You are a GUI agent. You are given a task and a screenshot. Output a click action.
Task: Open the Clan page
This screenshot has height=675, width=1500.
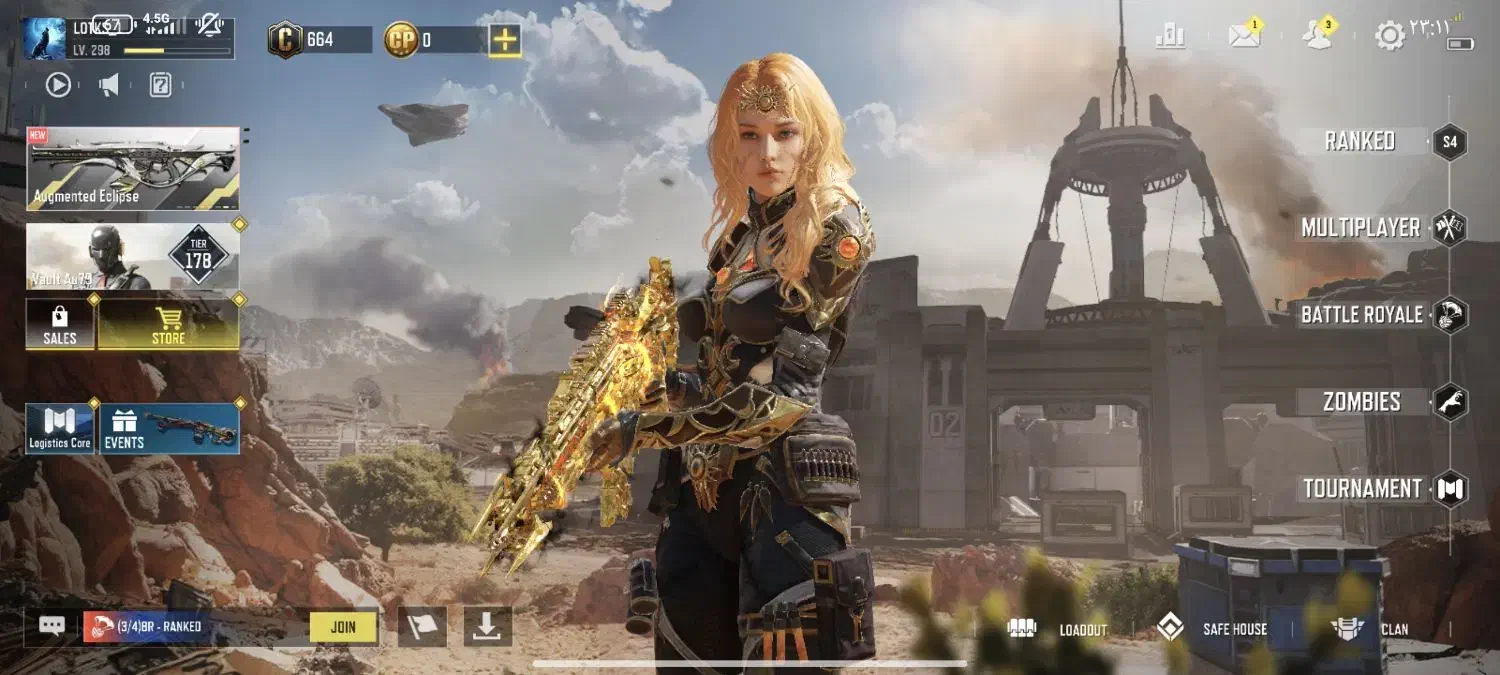pos(1370,629)
